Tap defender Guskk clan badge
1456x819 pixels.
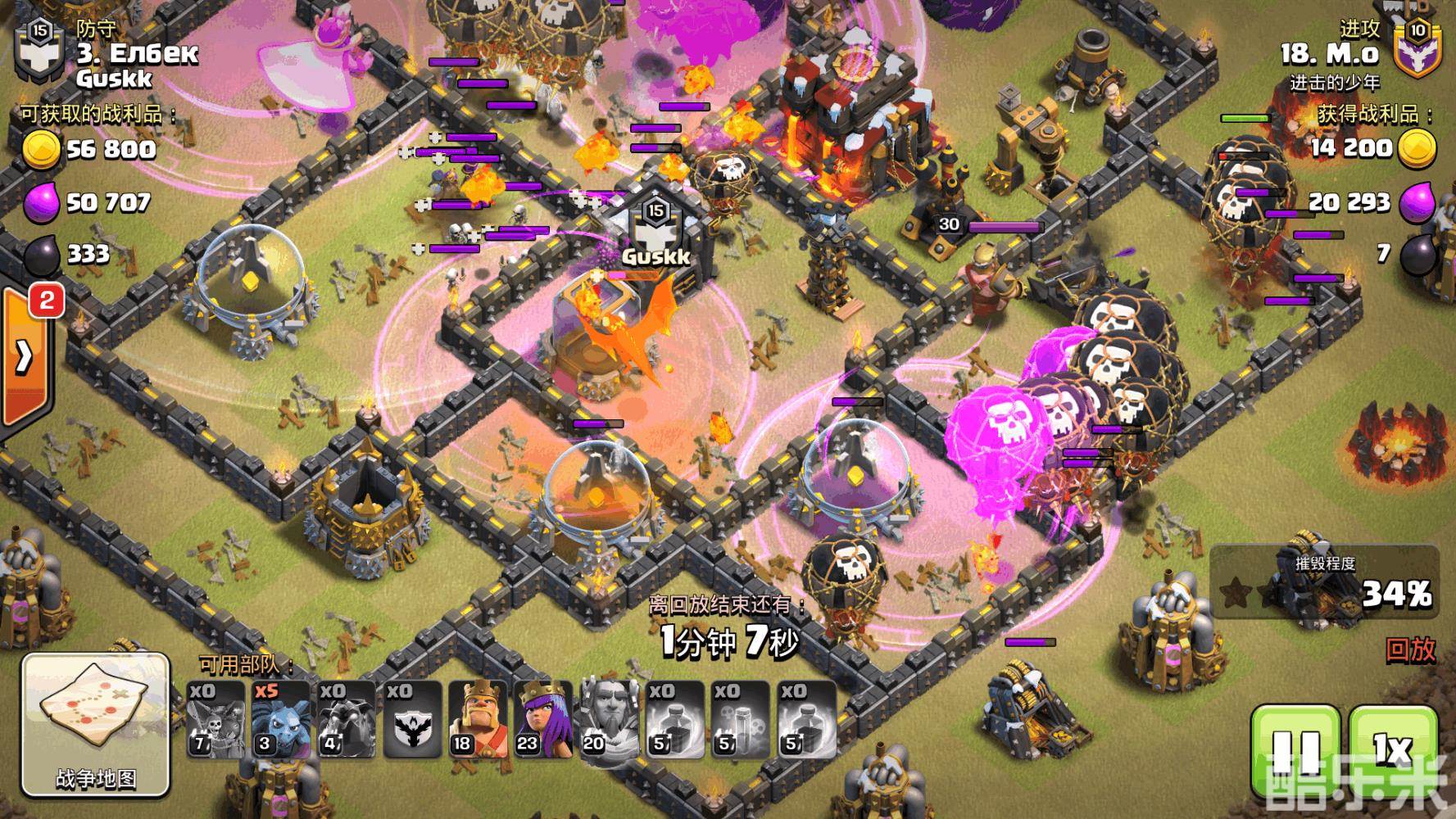click(39, 51)
